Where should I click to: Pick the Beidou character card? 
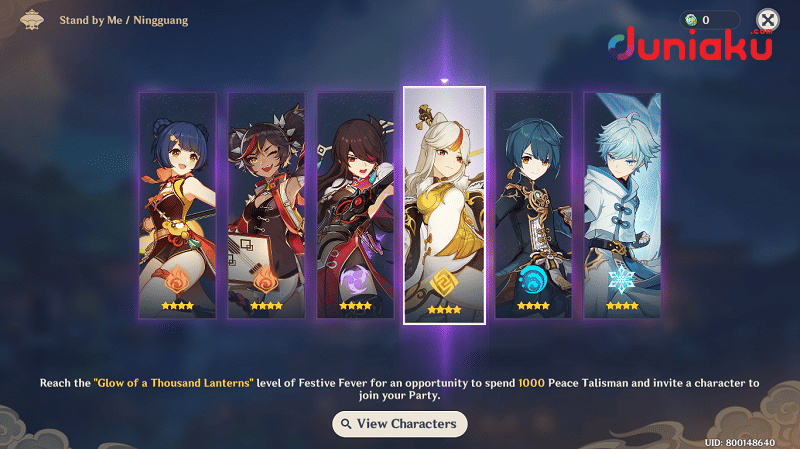354,205
